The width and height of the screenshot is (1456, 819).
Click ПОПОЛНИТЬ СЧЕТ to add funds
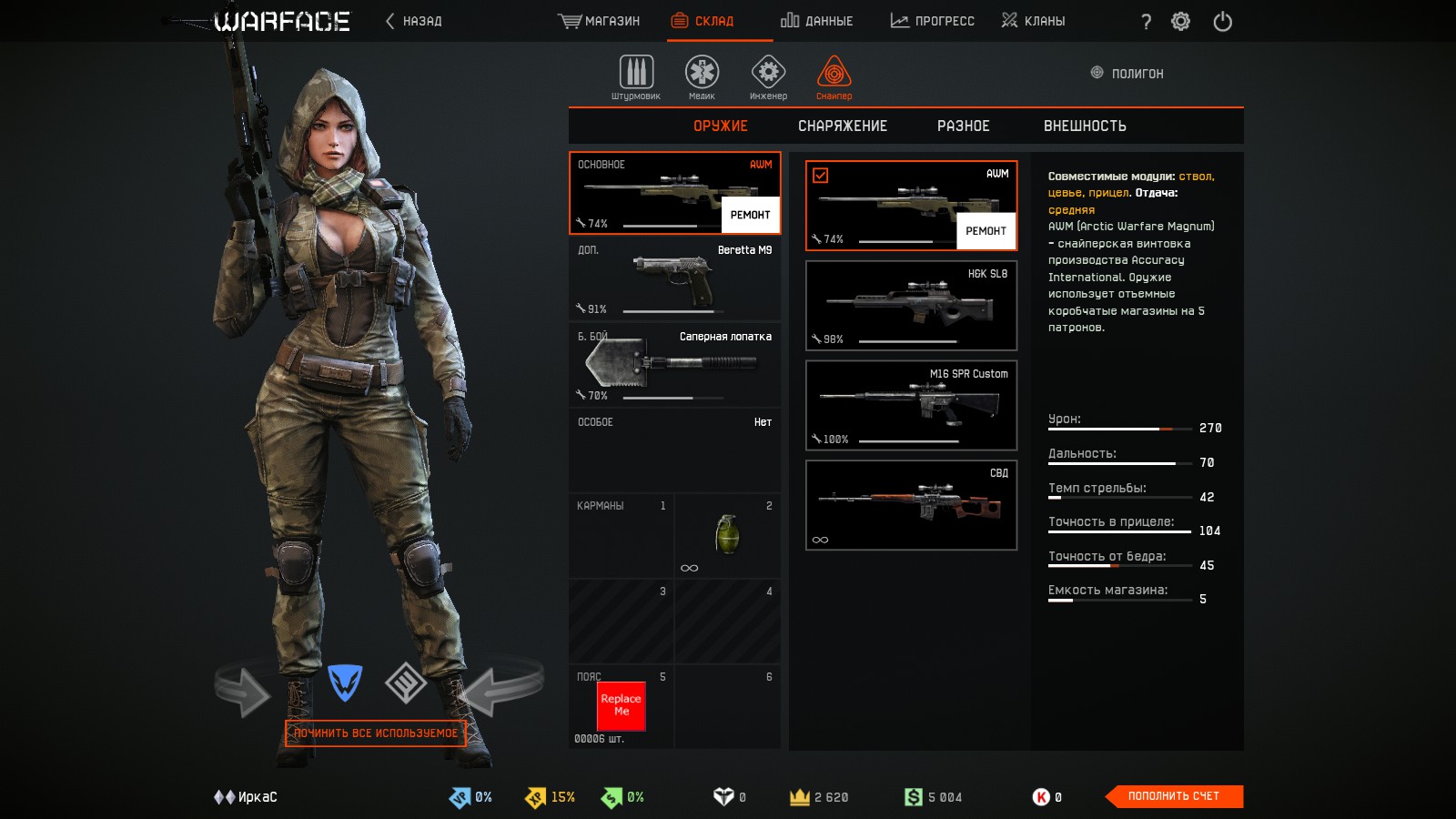tap(1174, 796)
